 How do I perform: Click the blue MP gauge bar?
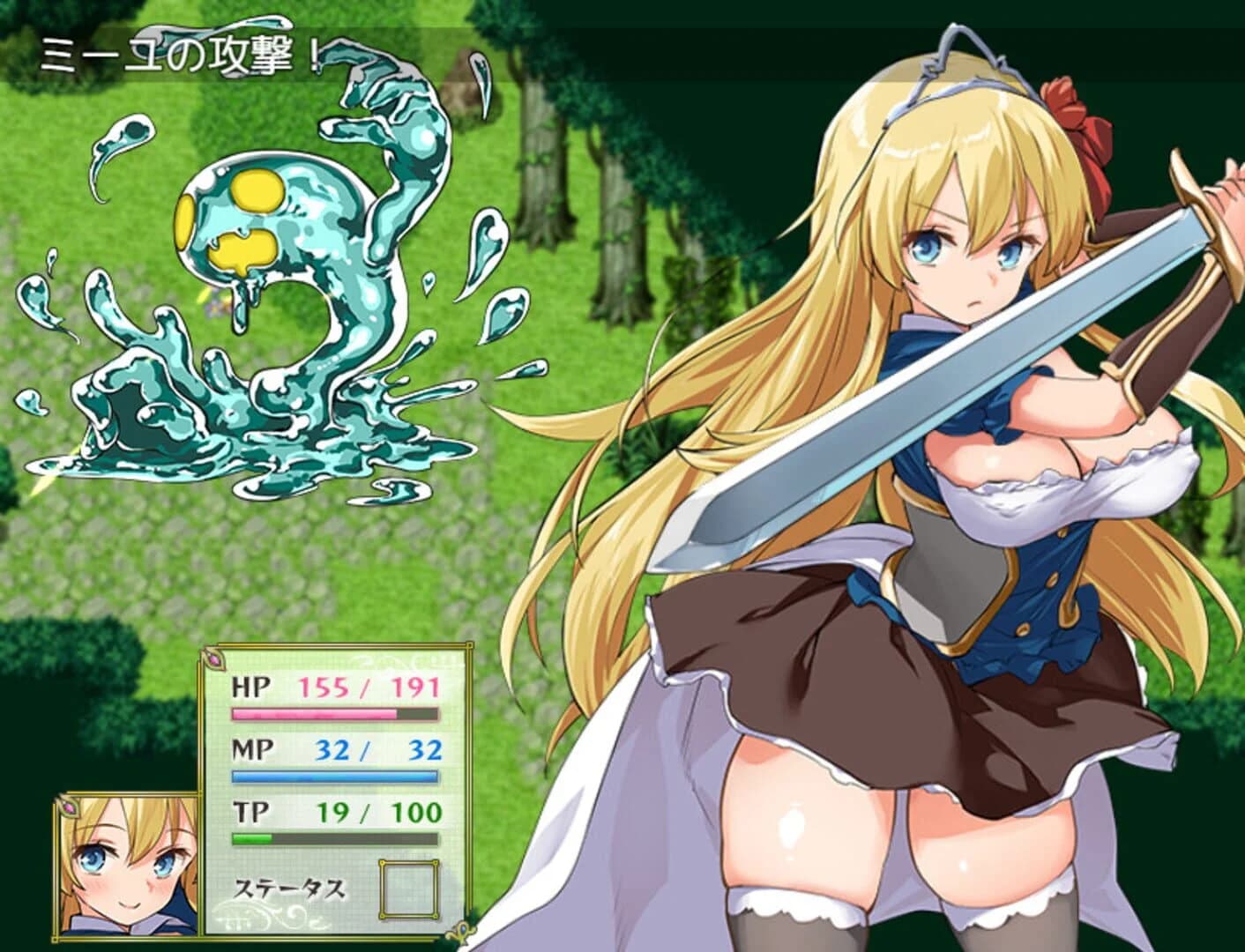tap(335, 775)
